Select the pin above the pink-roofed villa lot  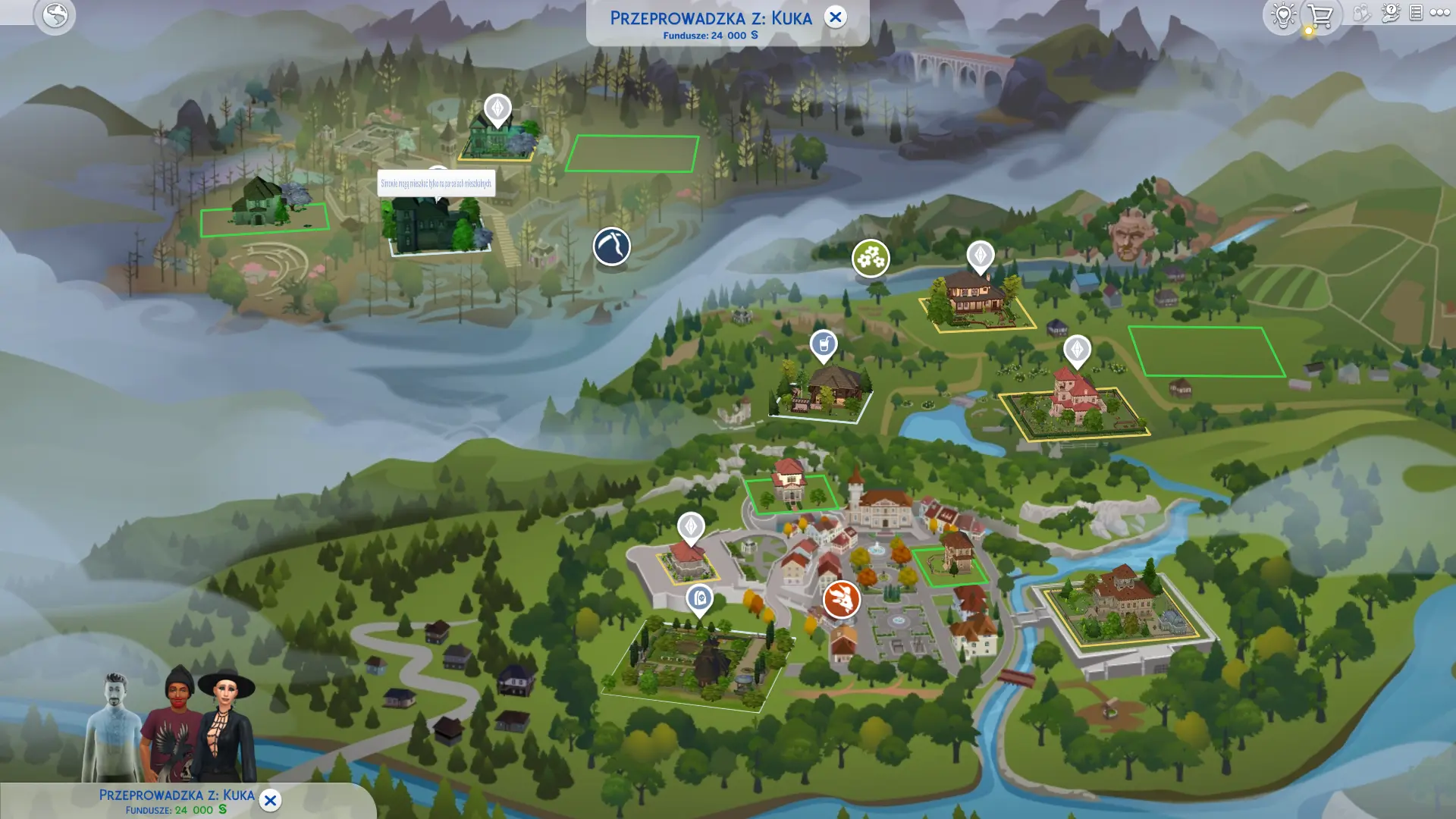pyautogui.click(x=1077, y=350)
